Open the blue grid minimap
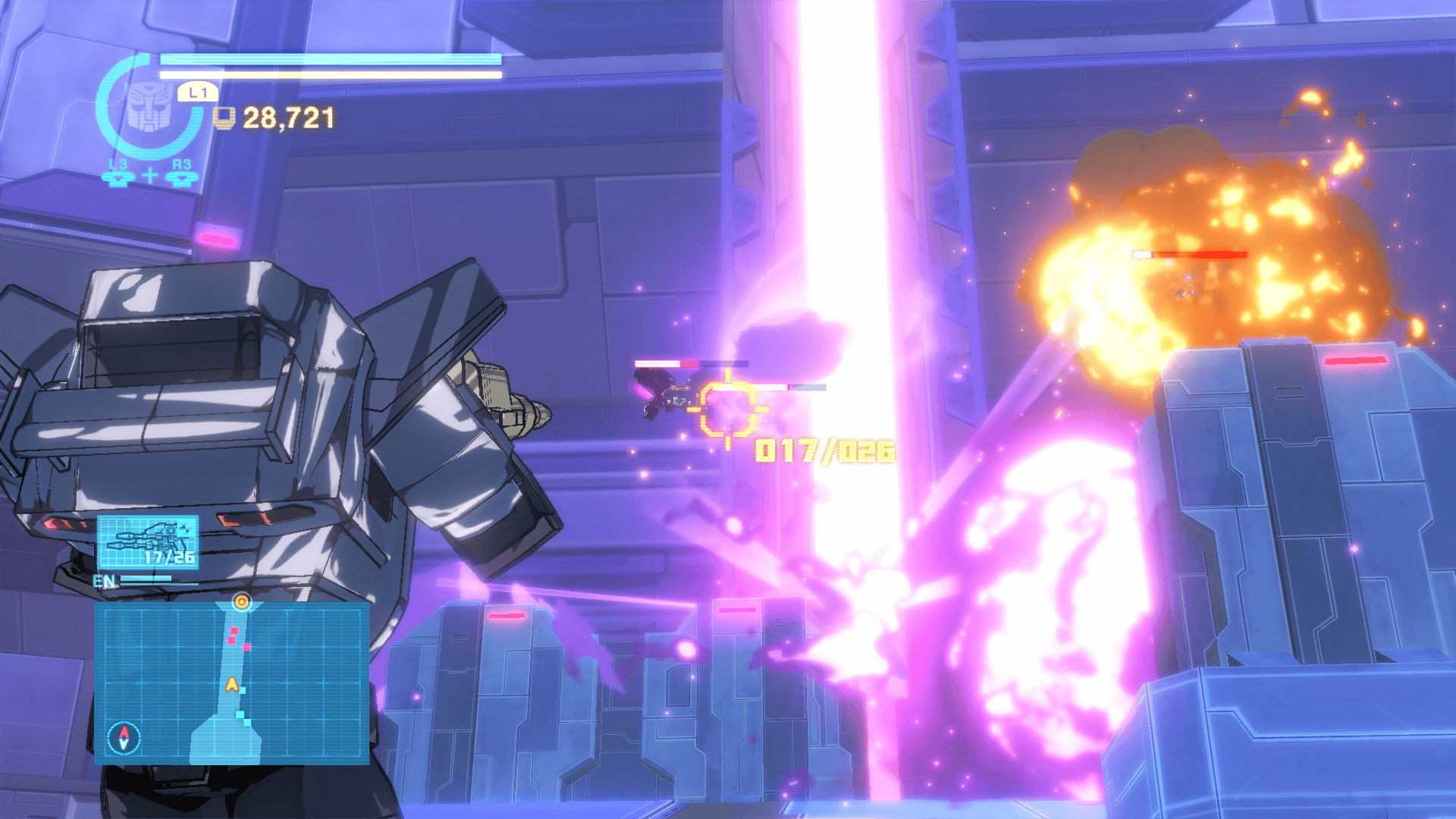The width and height of the screenshot is (1456, 819). (x=231, y=682)
